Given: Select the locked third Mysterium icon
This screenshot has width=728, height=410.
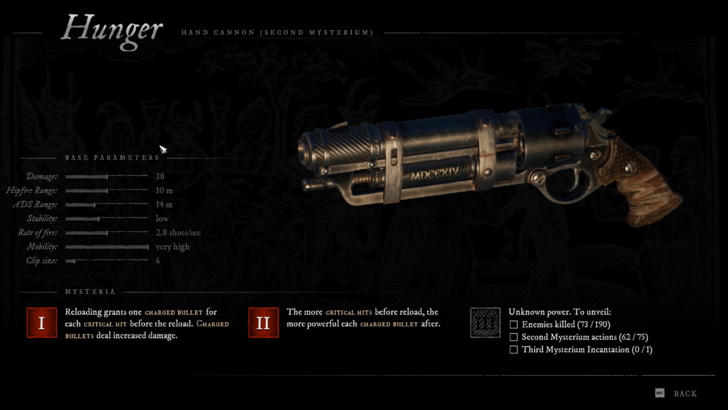Looking at the screenshot, I should coord(485,322).
